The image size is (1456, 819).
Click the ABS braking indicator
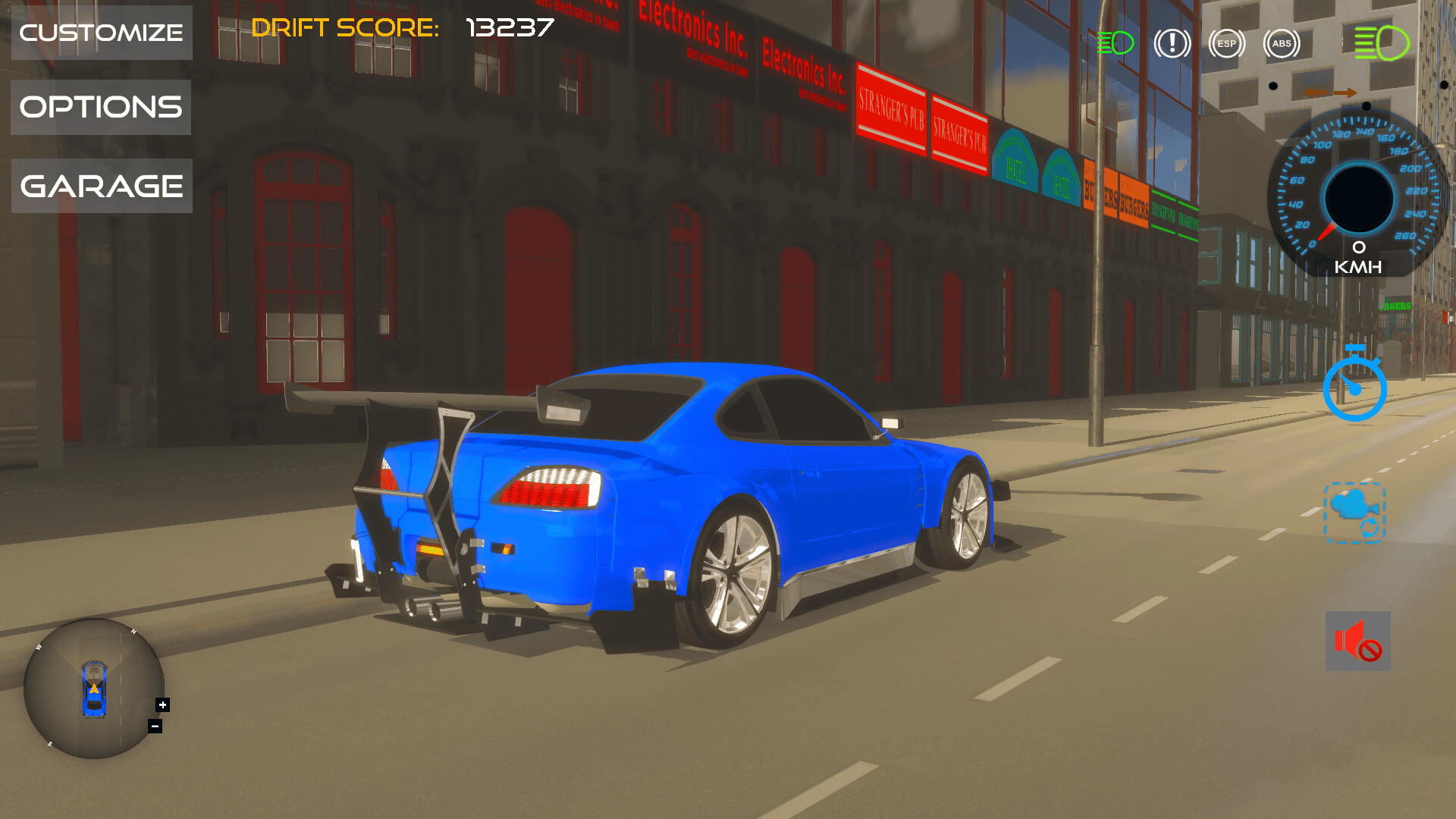click(1281, 43)
